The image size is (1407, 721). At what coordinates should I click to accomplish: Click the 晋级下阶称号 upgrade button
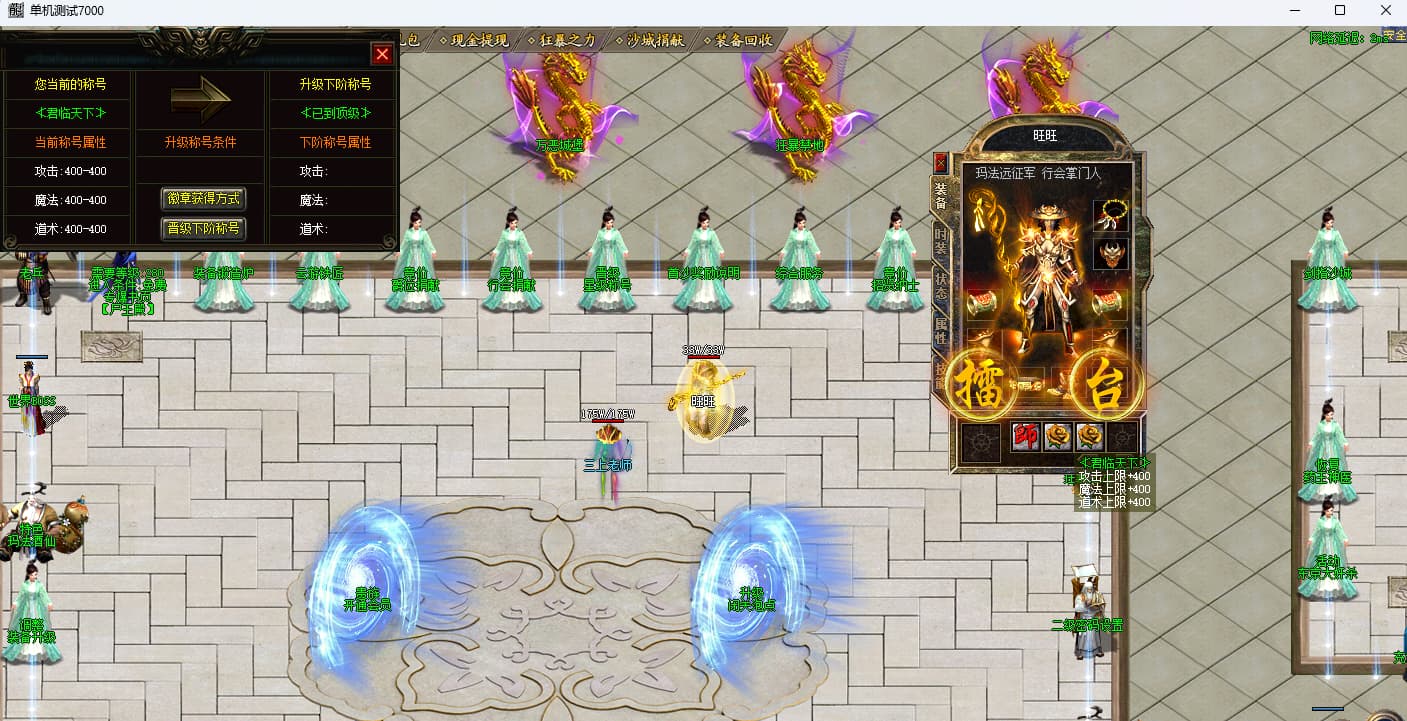tap(203, 229)
